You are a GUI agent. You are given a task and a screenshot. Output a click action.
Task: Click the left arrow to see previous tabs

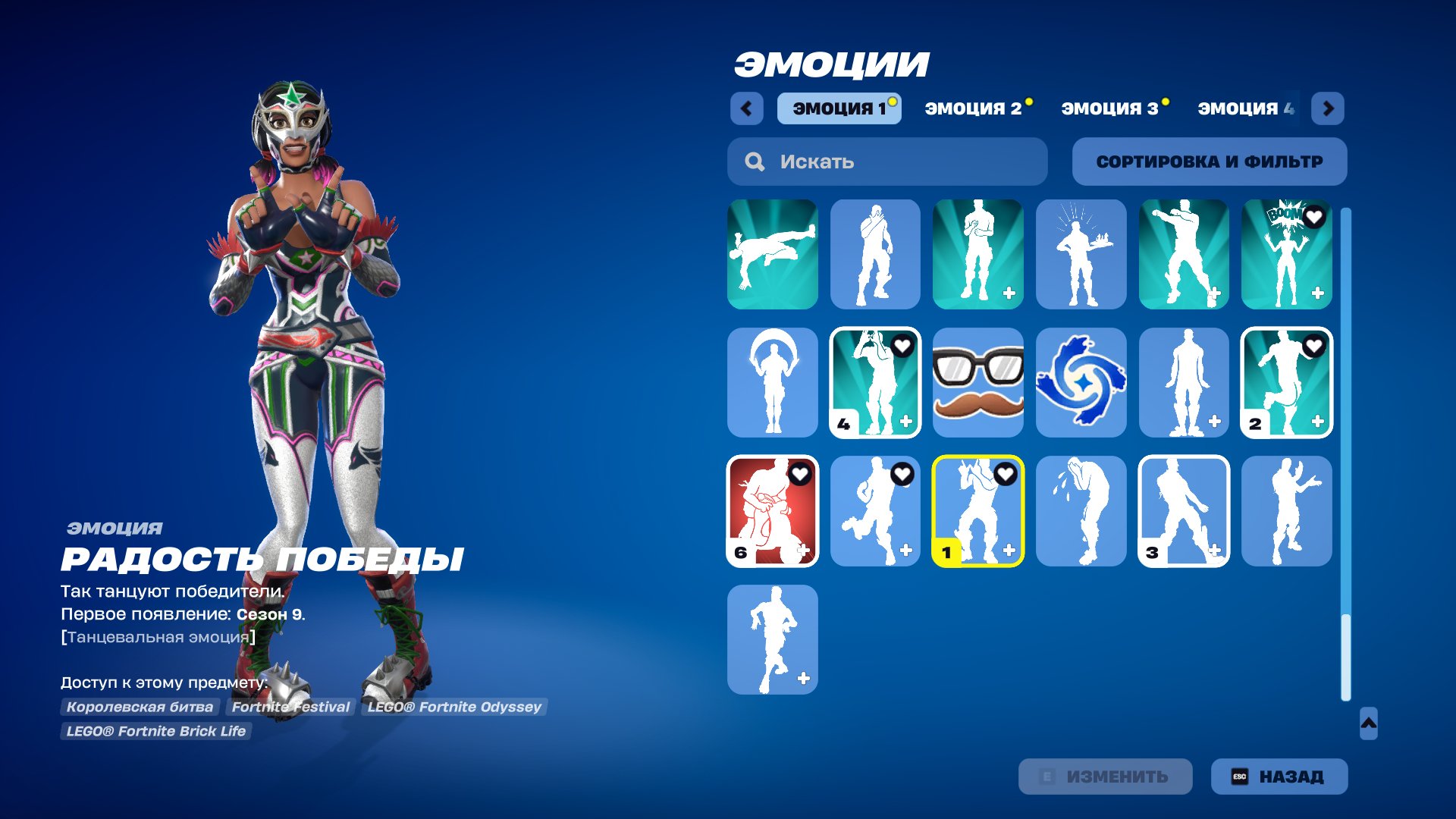(747, 108)
